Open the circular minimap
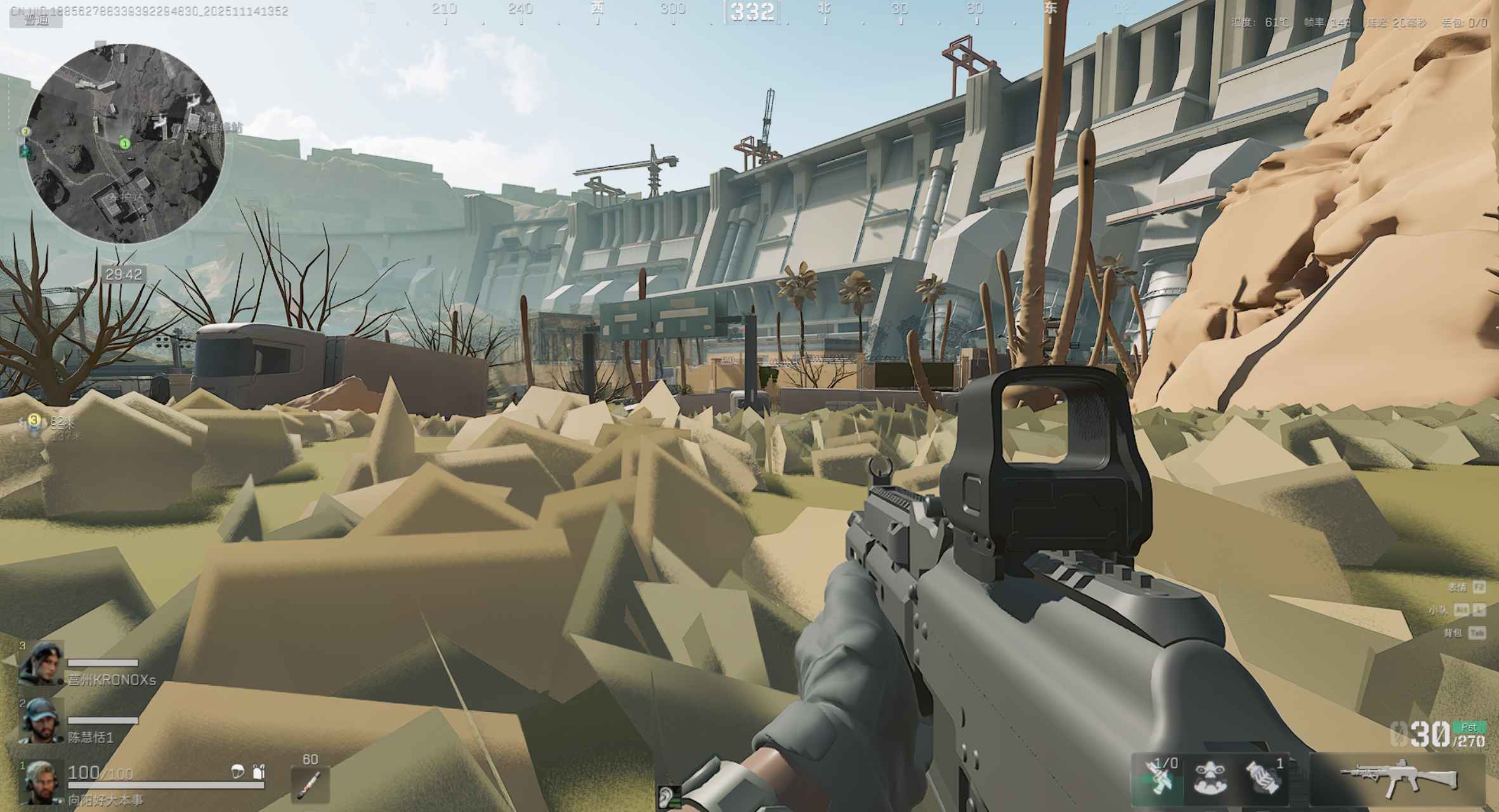Viewport: 1499px width, 812px height. [x=126, y=143]
